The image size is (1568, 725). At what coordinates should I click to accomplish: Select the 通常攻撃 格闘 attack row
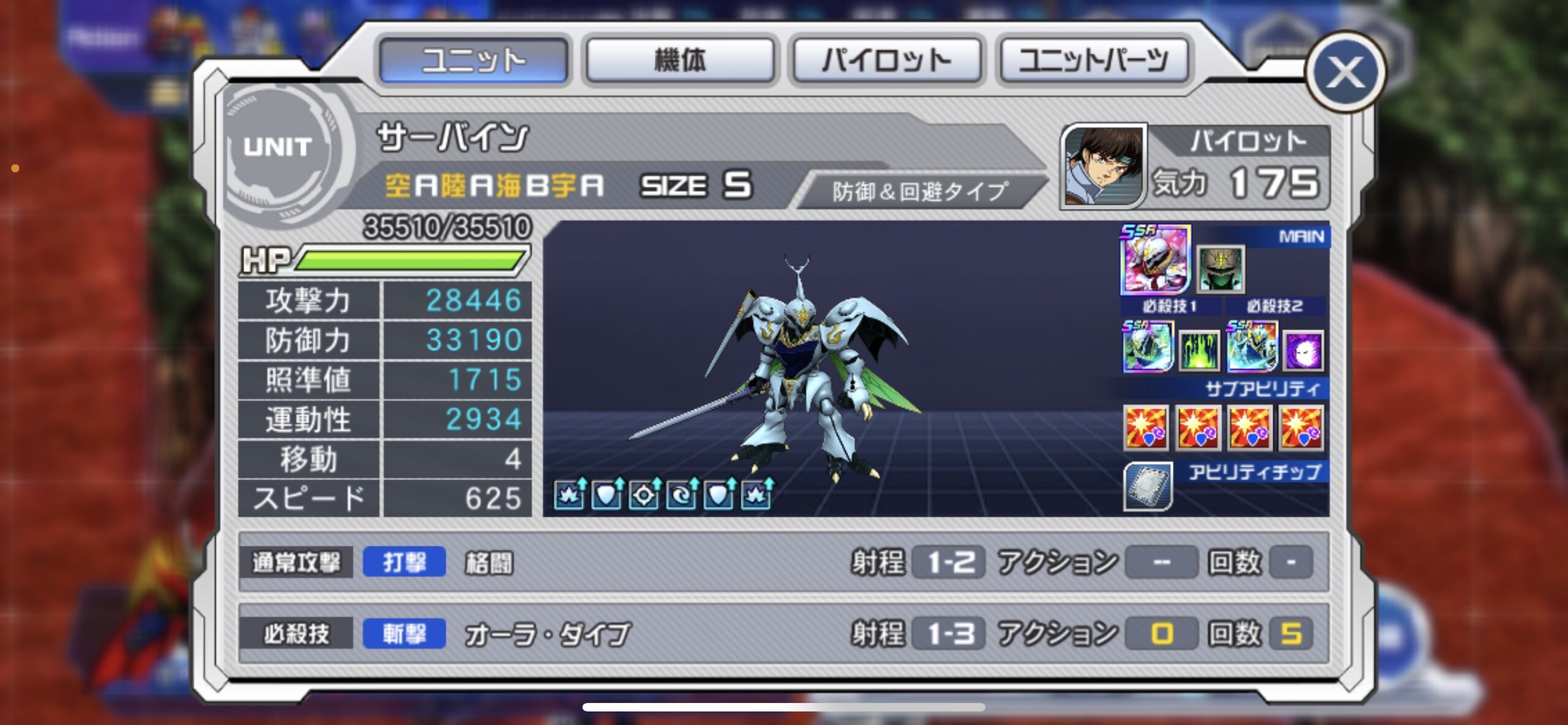point(783,562)
